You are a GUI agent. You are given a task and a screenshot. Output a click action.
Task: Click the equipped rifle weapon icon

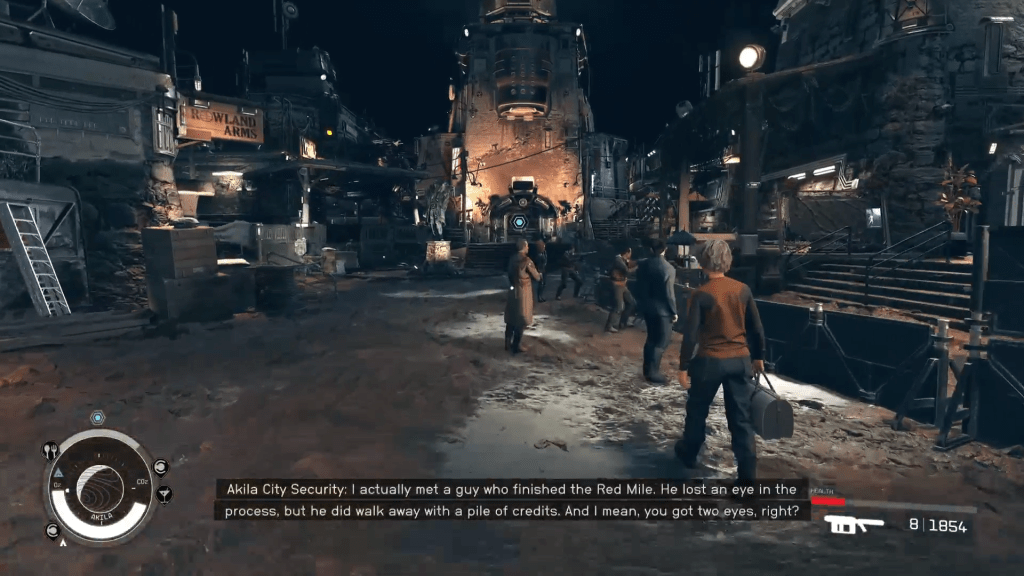[853, 524]
